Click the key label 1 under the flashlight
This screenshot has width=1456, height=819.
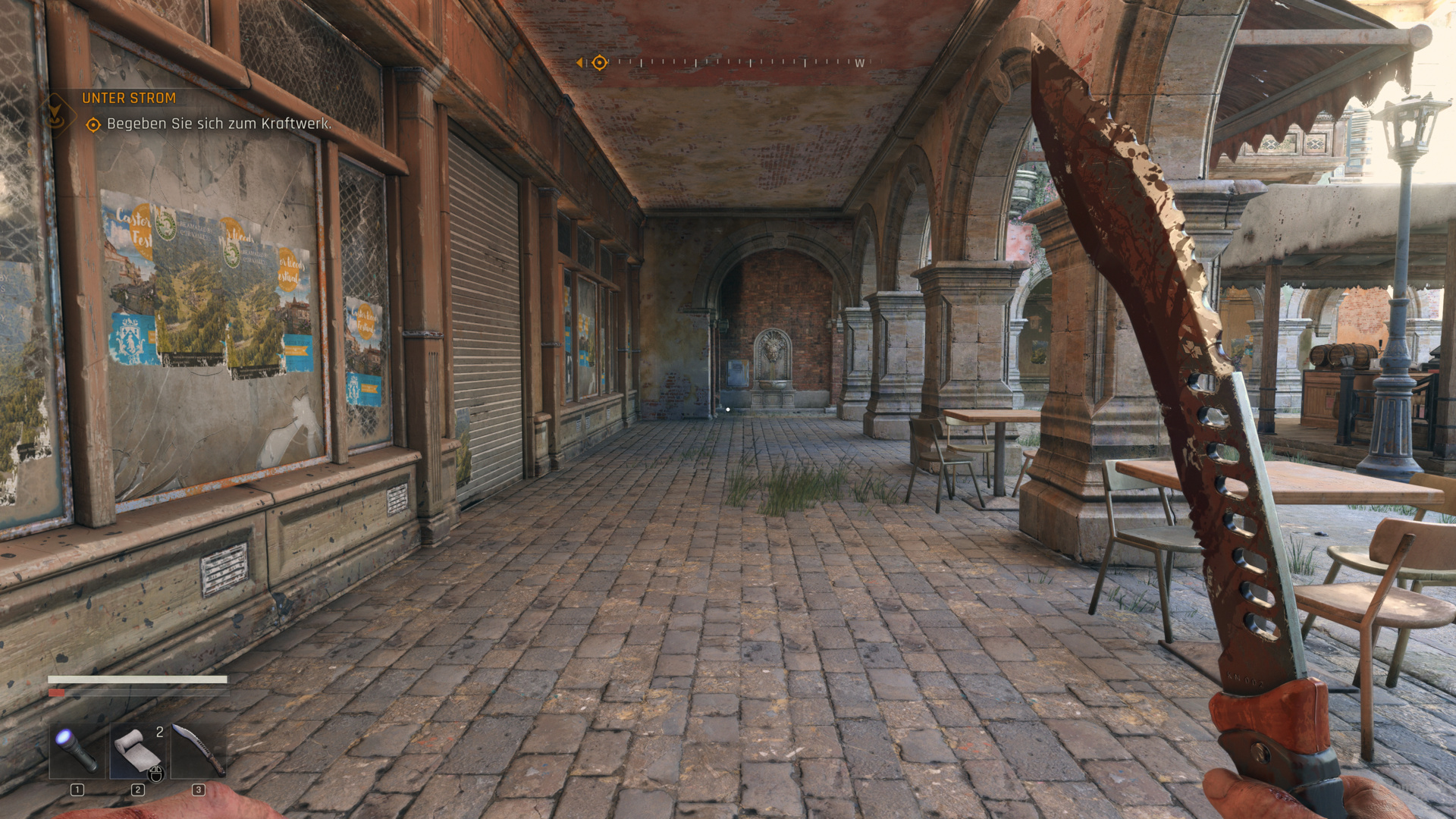pyautogui.click(x=77, y=789)
